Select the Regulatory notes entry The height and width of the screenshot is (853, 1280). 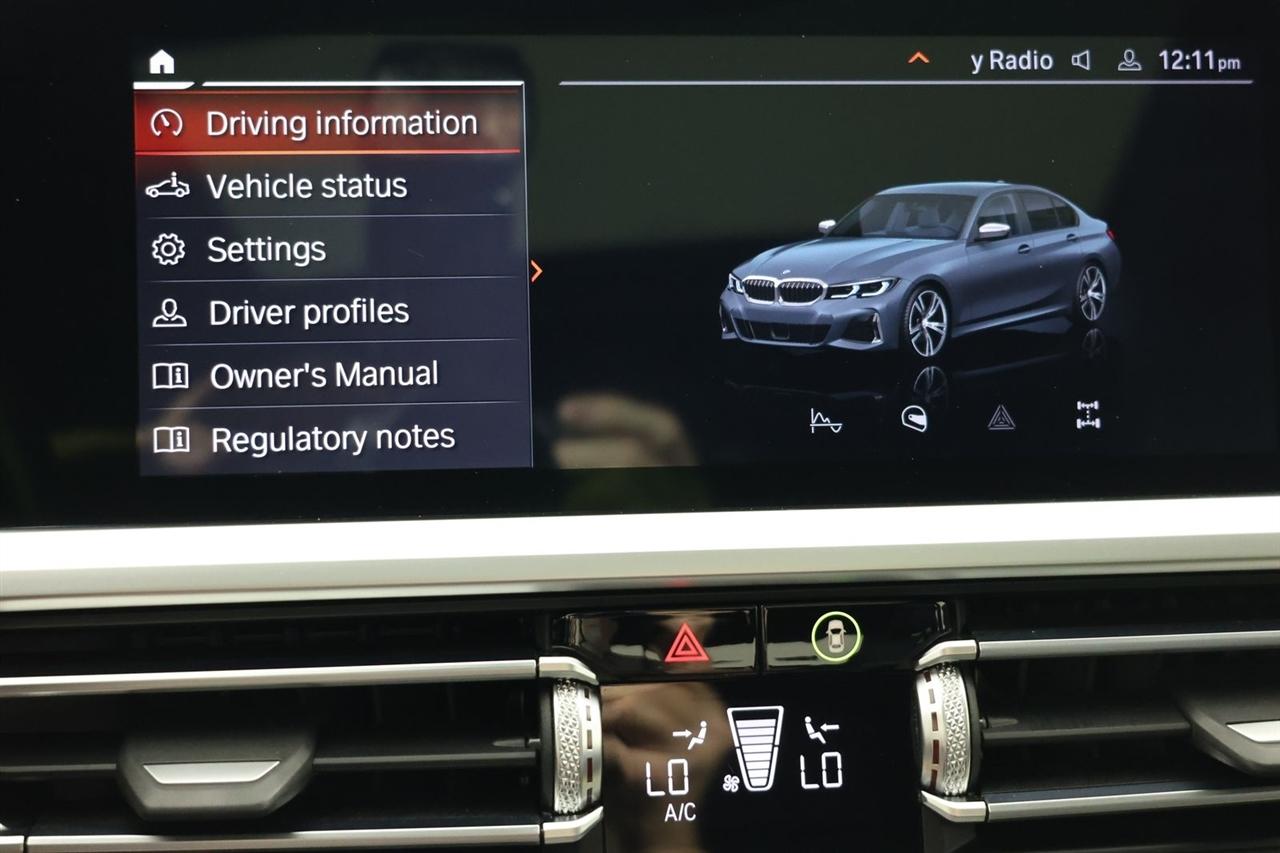click(328, 438)
